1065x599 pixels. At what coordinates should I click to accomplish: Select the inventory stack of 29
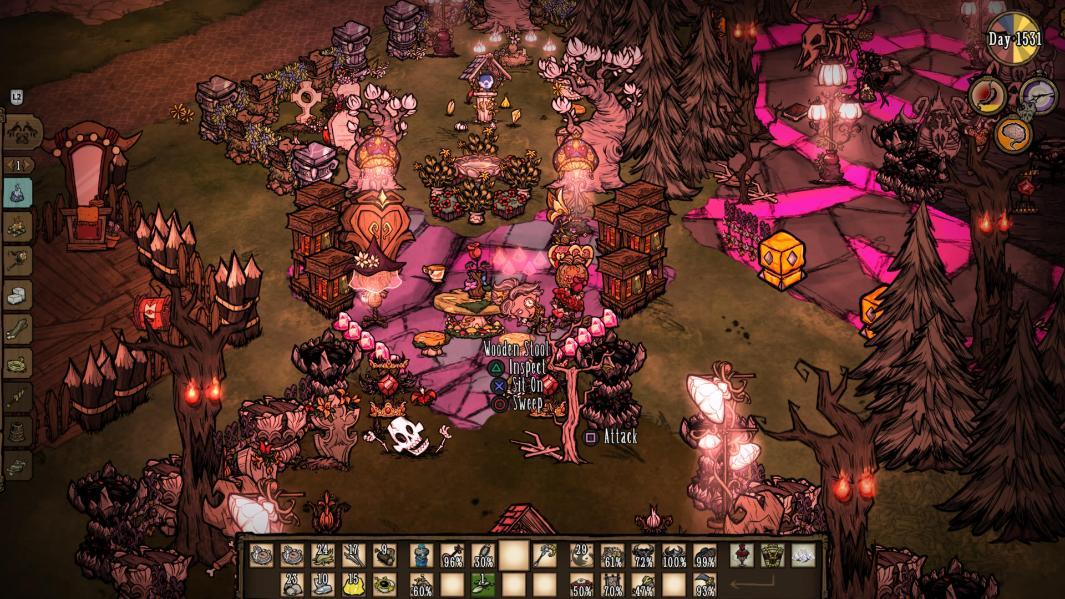(581, 555)
